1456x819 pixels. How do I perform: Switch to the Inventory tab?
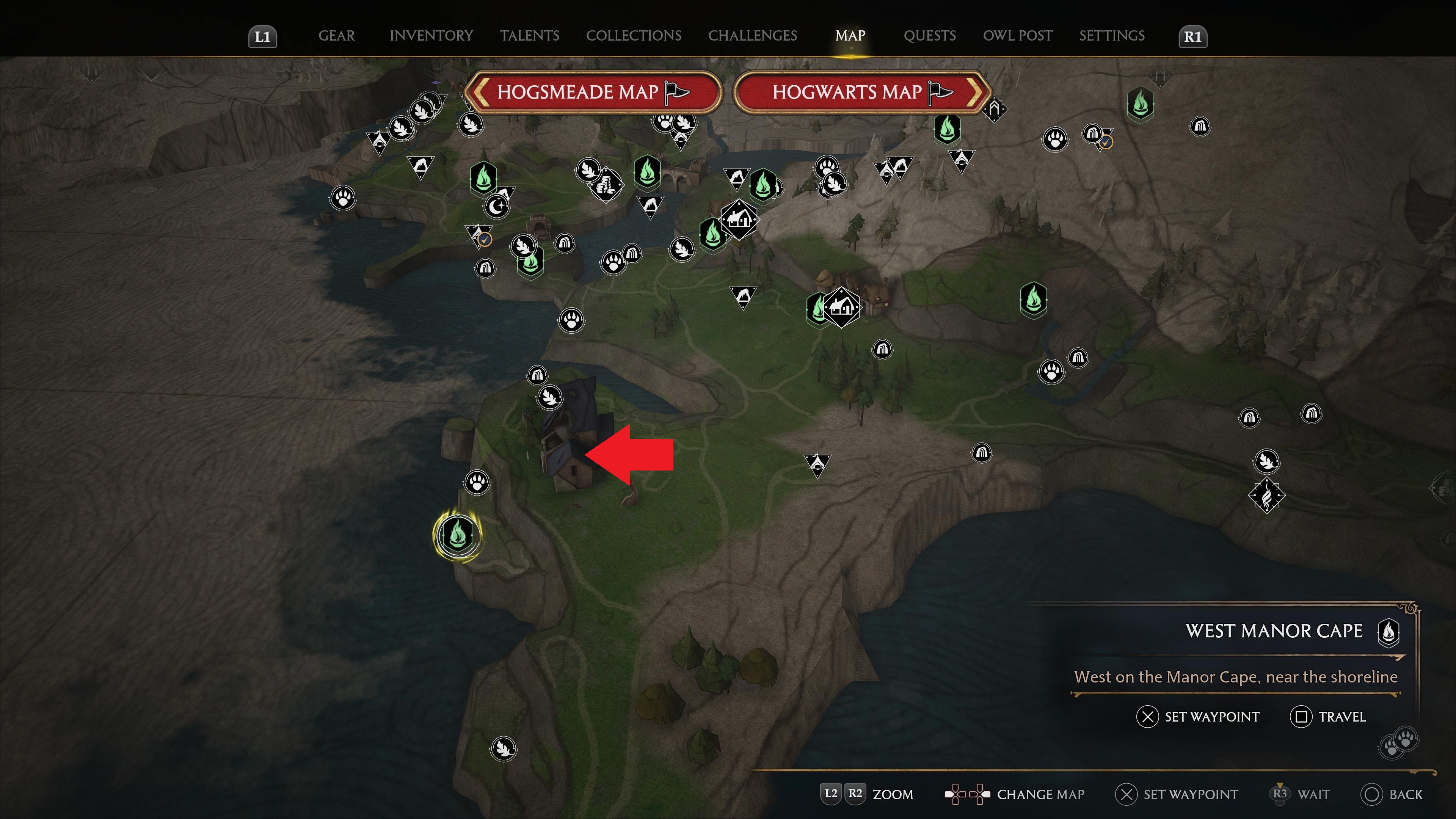(431, 36)
